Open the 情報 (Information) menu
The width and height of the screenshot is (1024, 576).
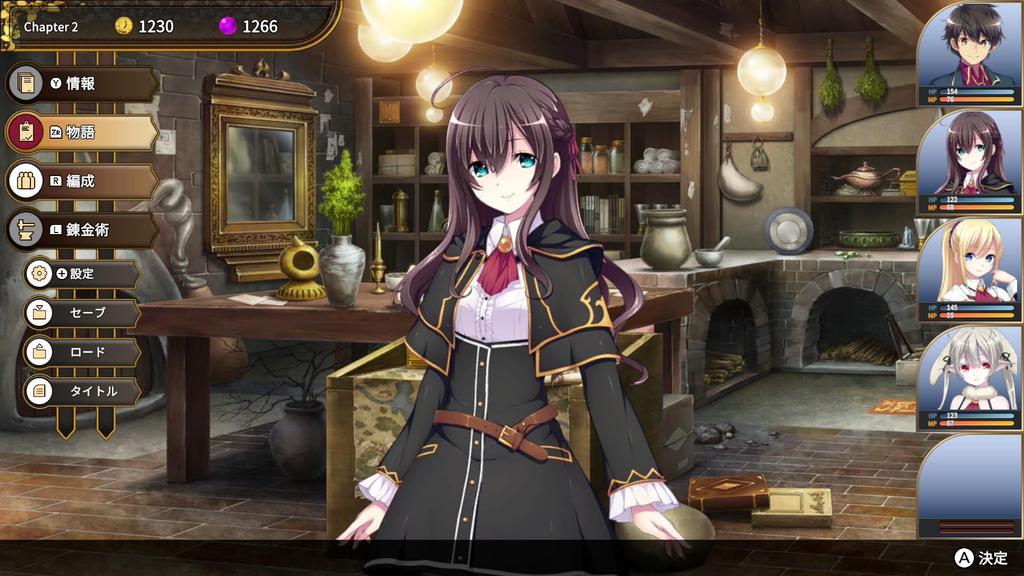[x=82, y=84]
